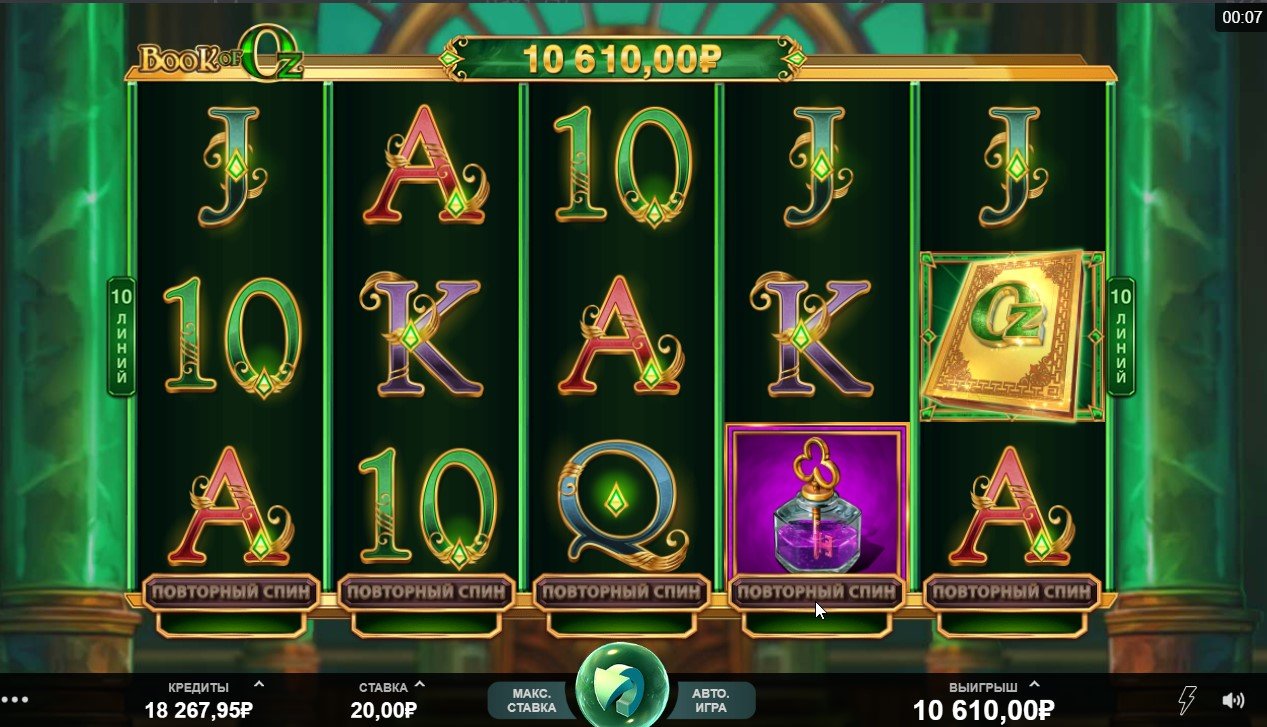
Task: Expand the СТАВКА bet selector arrow
Action: (420, 685)
